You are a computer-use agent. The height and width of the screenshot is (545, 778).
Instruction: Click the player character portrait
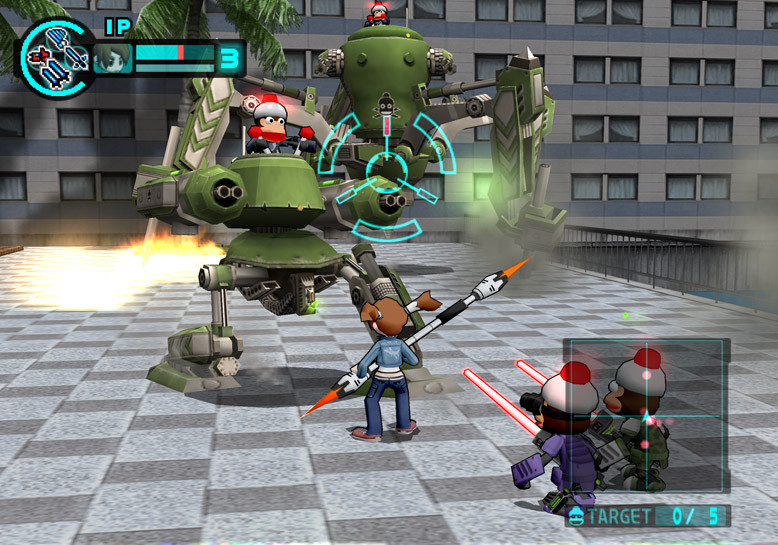(x=113, y=58)
